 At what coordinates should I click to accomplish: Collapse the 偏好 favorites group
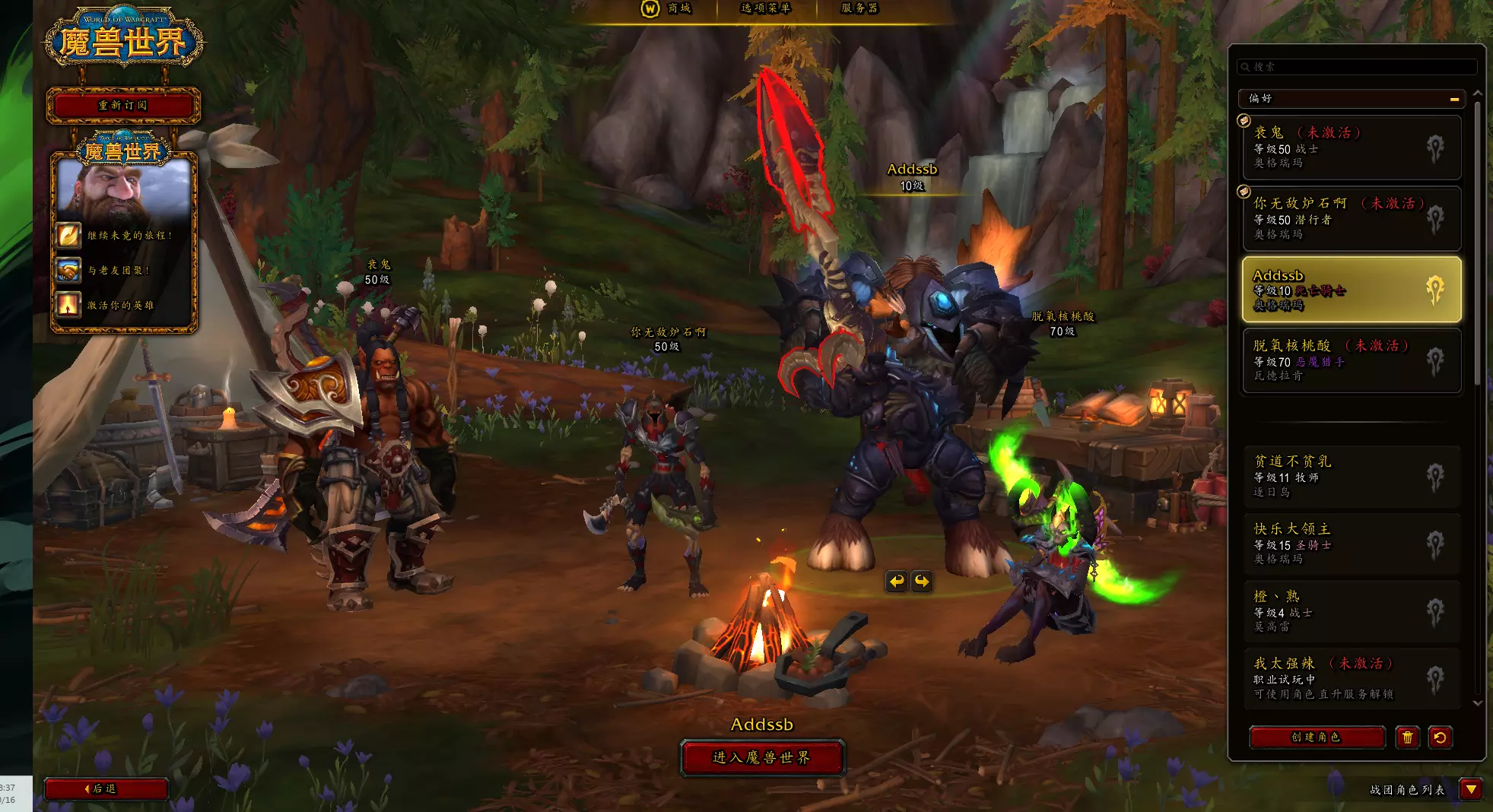[x=1454, y=99]
